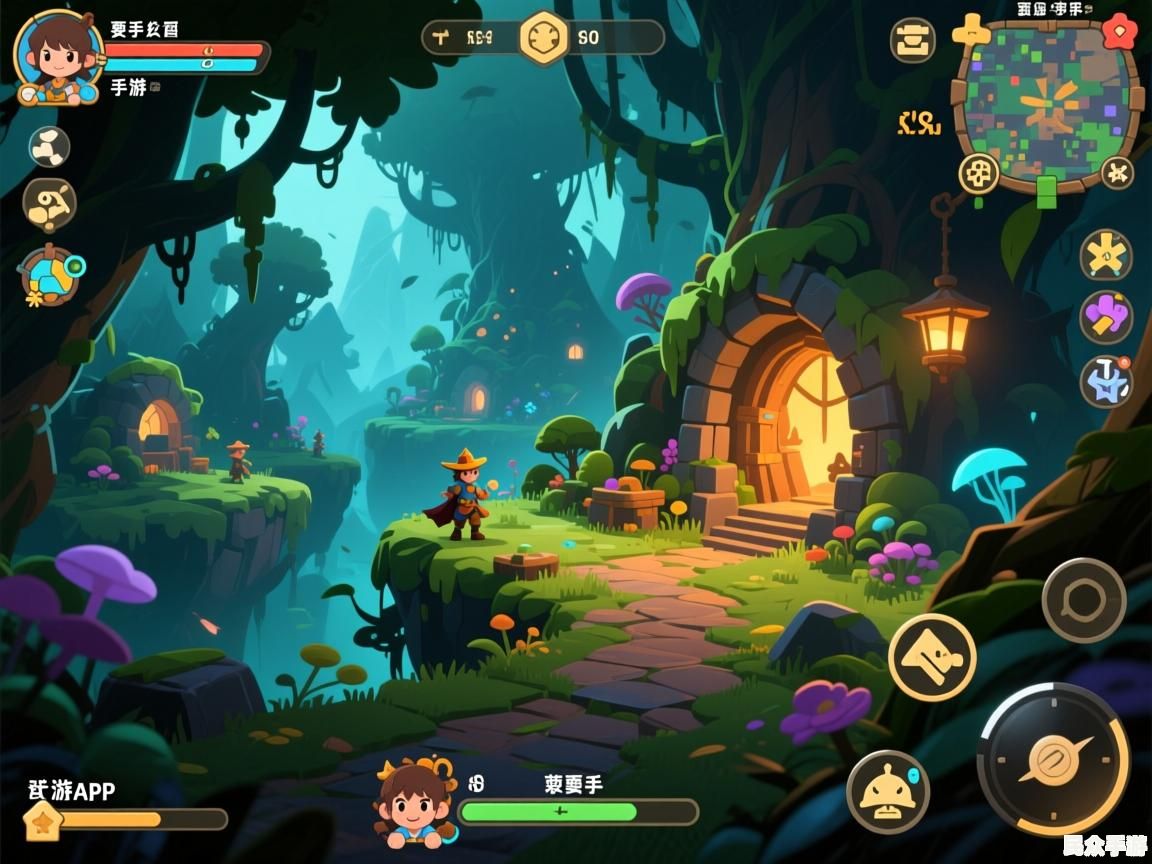This screenshot has width=1152, height=864.
Task: Click the star badge beside the APP label
Action: 43,820
